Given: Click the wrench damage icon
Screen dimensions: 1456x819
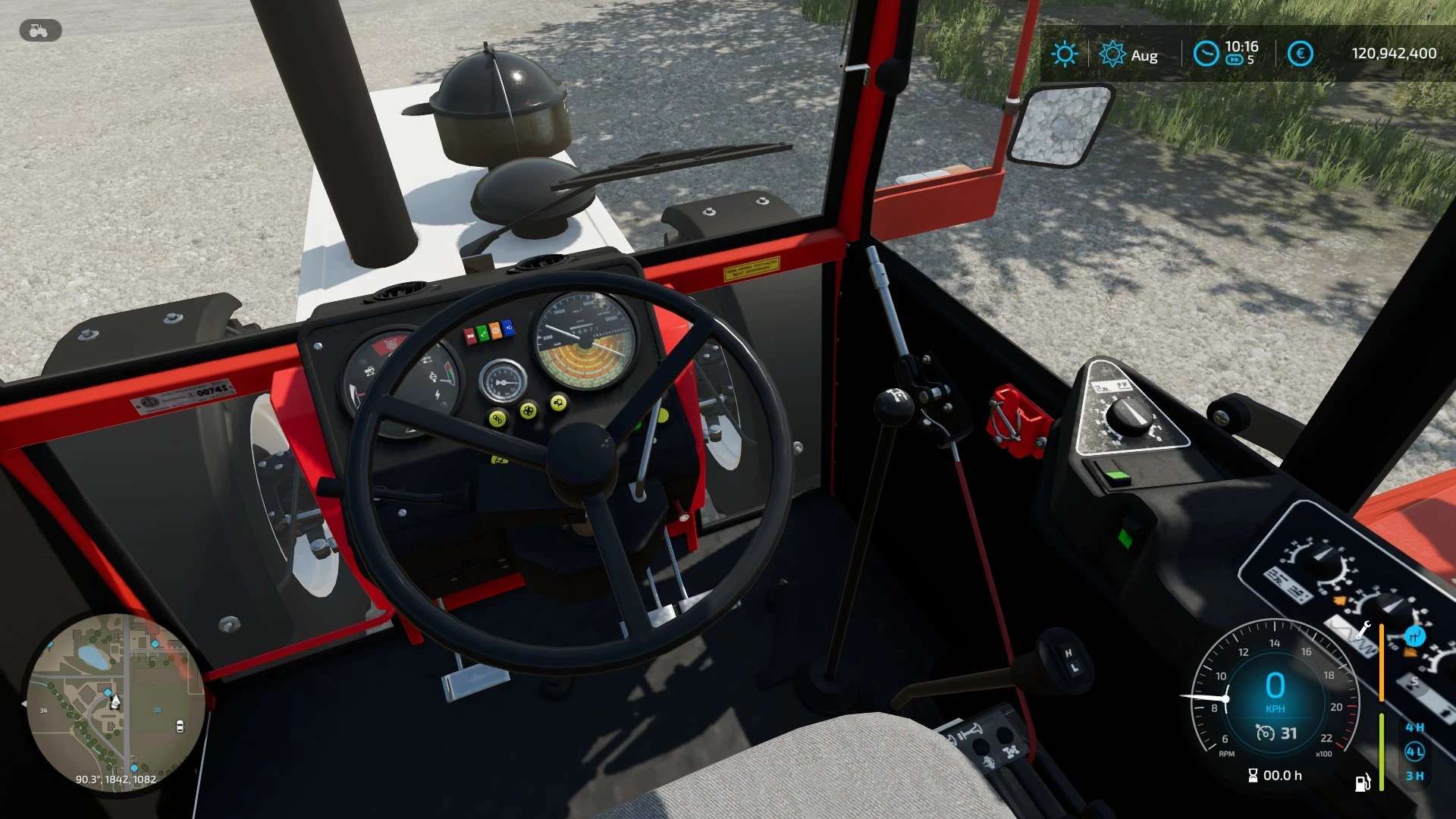Looking at the screenshot, I should tap(1363, 629).
